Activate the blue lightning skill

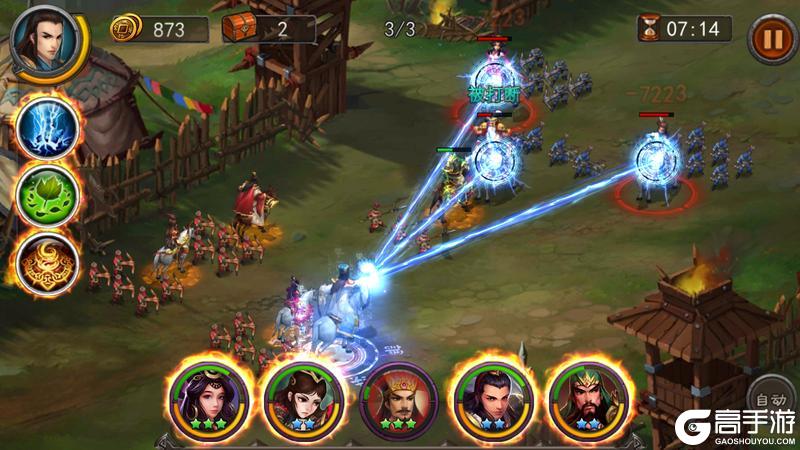[47, 127]
